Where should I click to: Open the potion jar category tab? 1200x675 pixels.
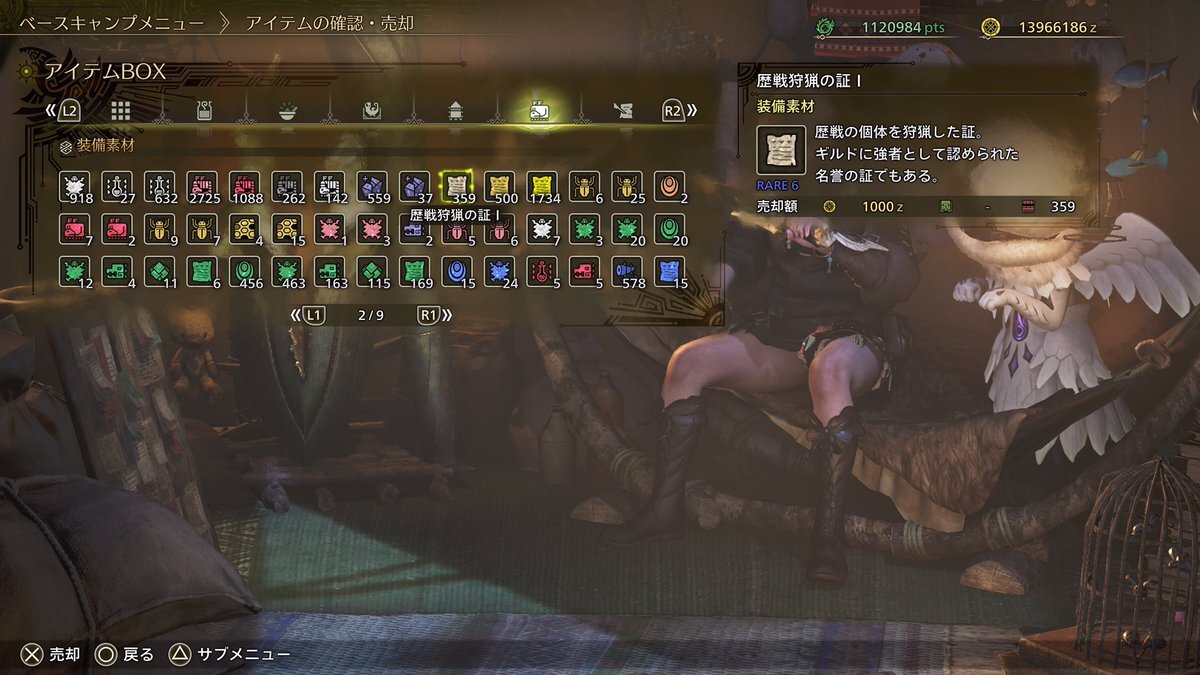point(204,110)
